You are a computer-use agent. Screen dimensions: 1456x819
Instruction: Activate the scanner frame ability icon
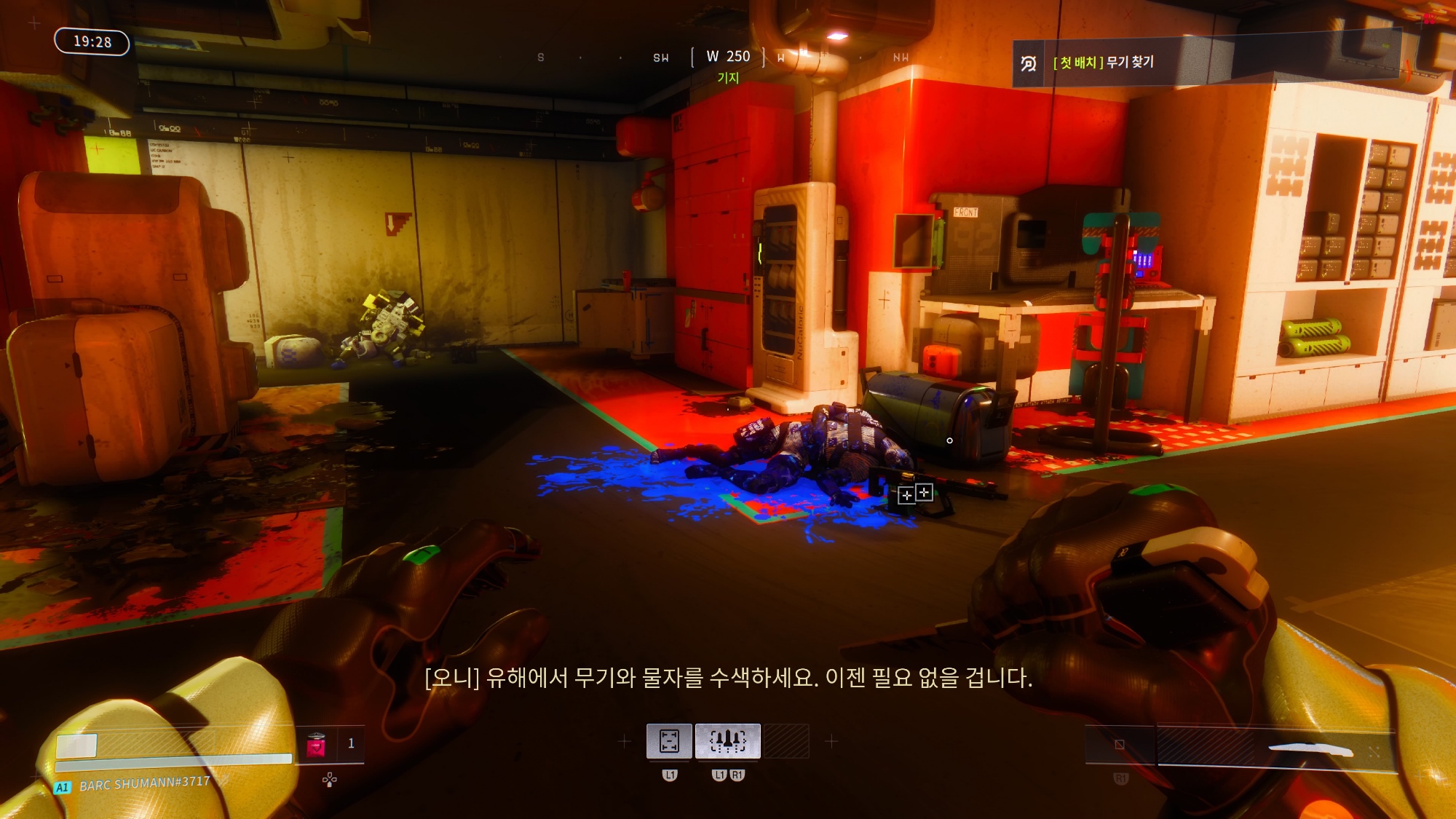669,741
